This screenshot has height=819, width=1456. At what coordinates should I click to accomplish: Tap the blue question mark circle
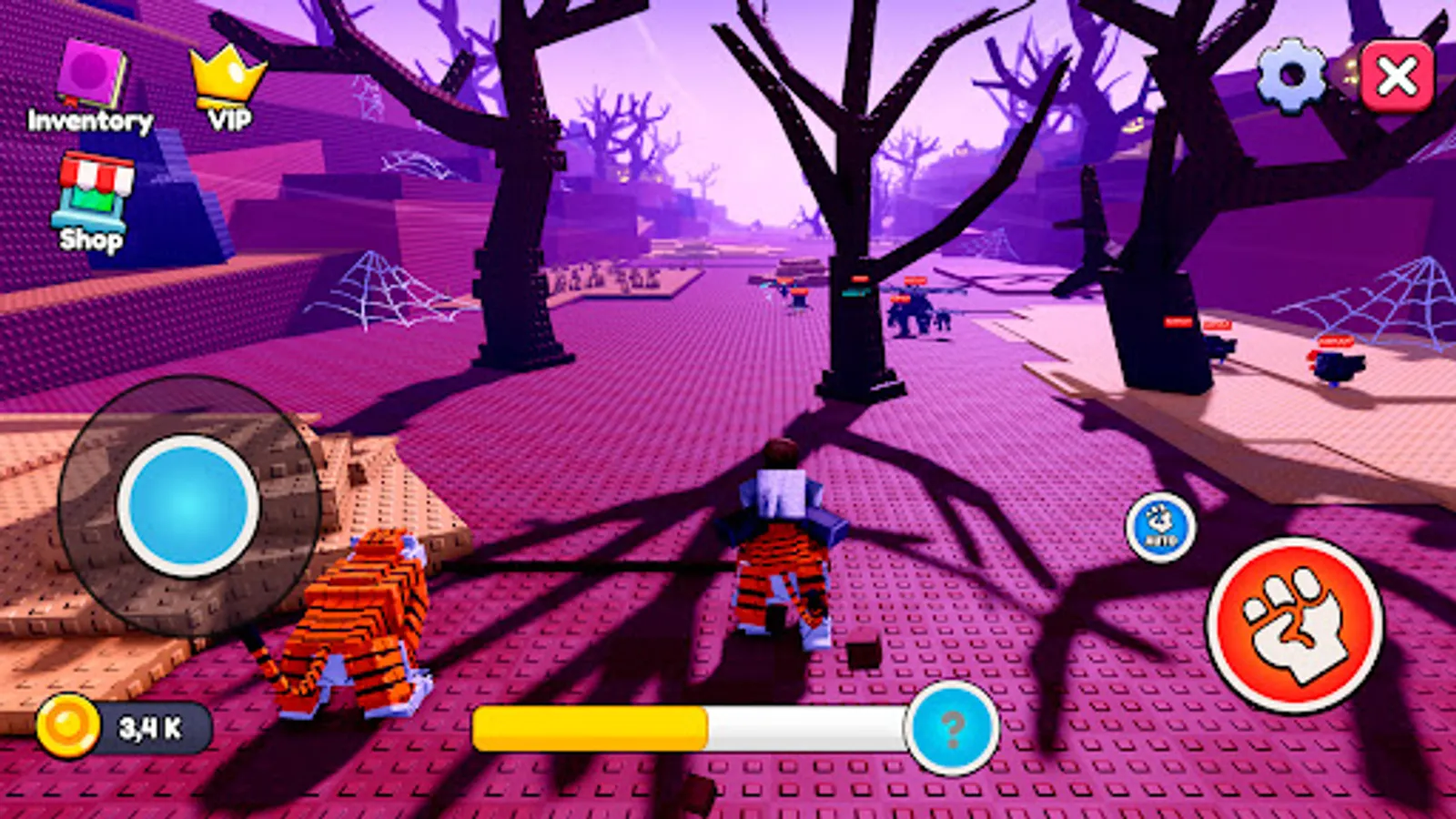coord(953,728)
